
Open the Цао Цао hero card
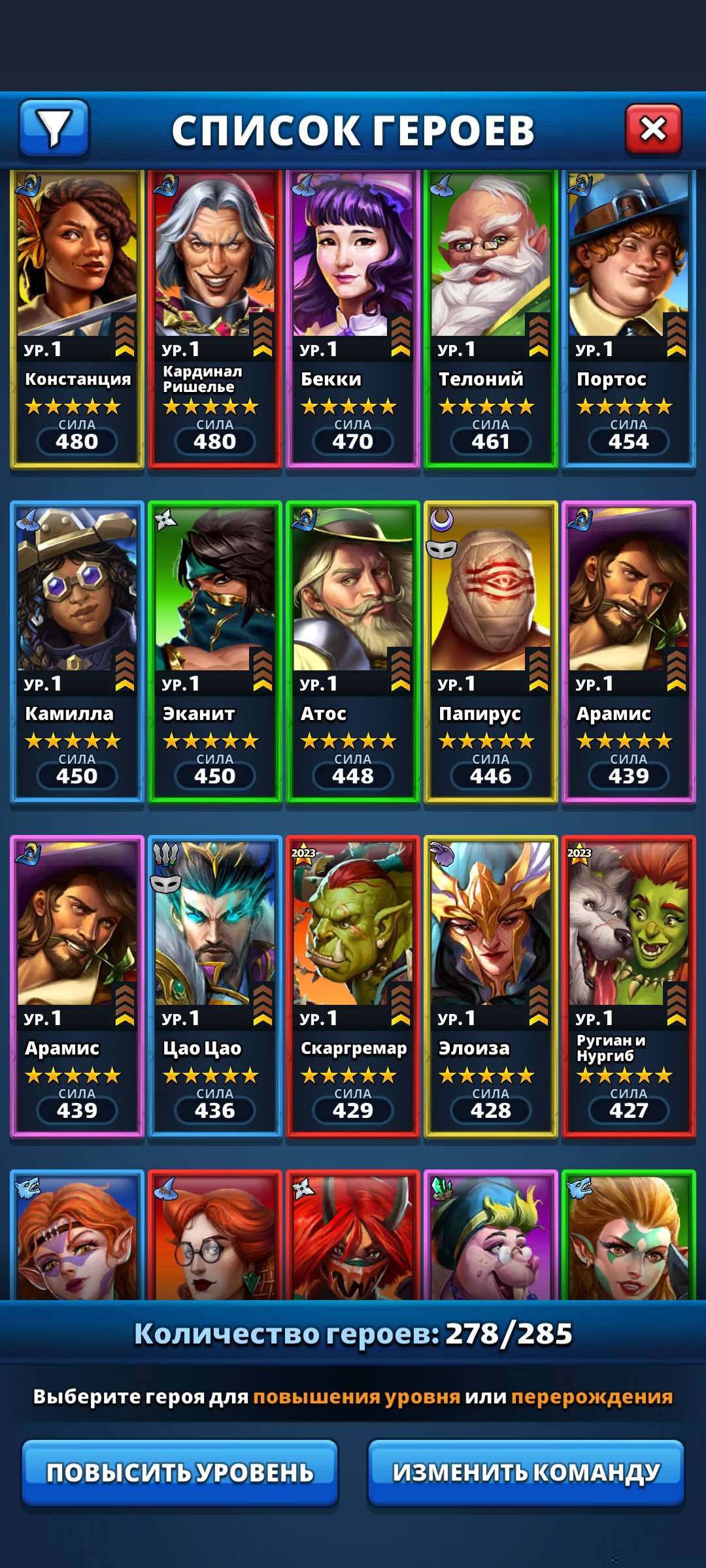point(215,987)
